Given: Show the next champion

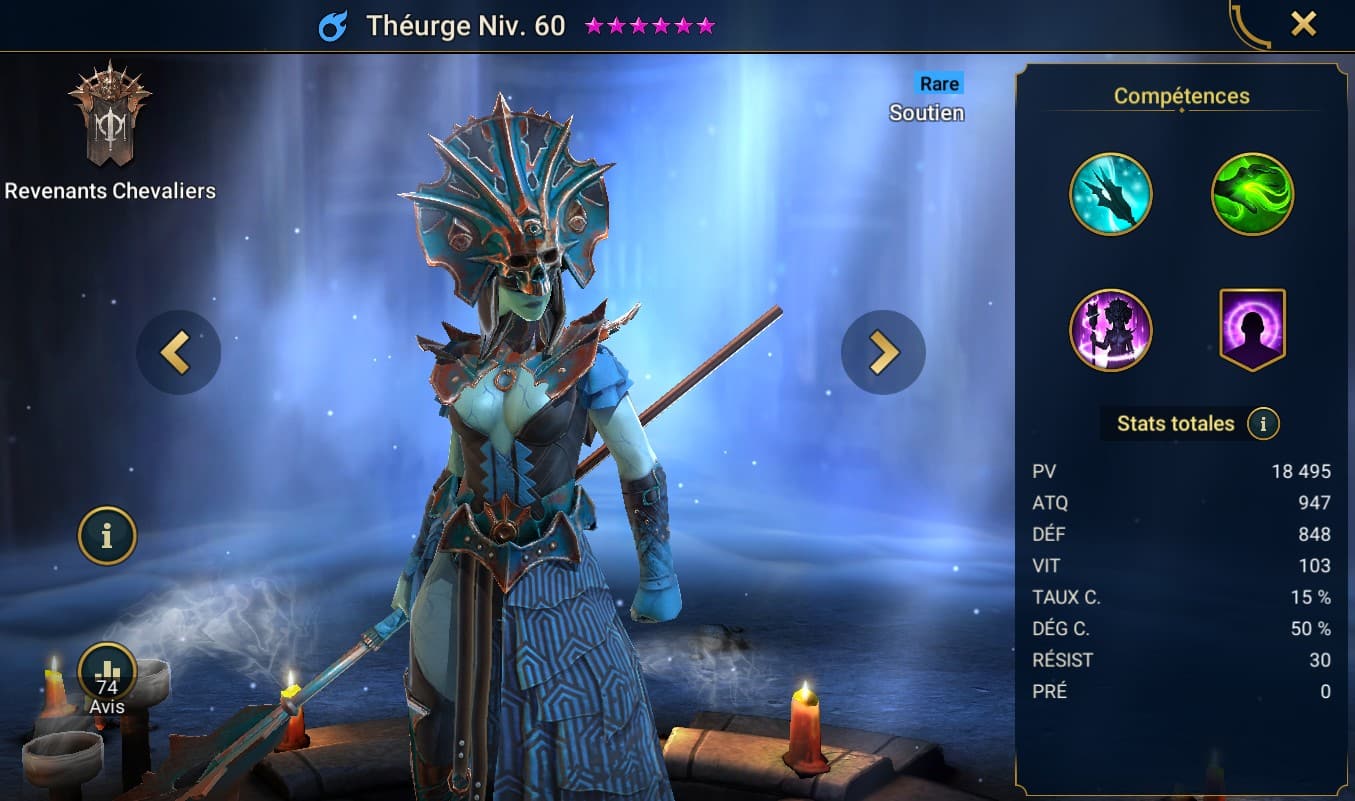Looking at the screenshot, I should [883, 352].
